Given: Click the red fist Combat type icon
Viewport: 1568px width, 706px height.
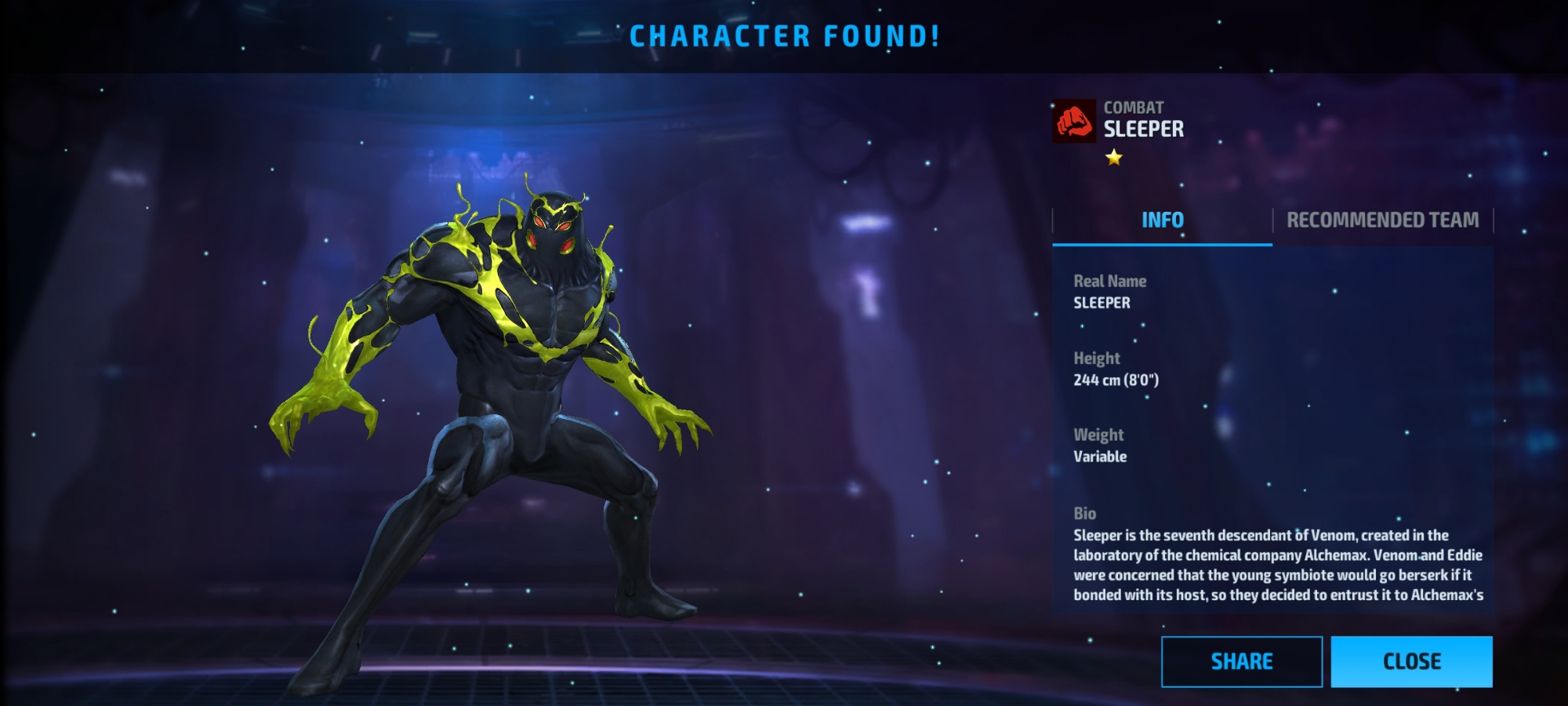Looking at the screenshot, I should tap(1074, 121).
